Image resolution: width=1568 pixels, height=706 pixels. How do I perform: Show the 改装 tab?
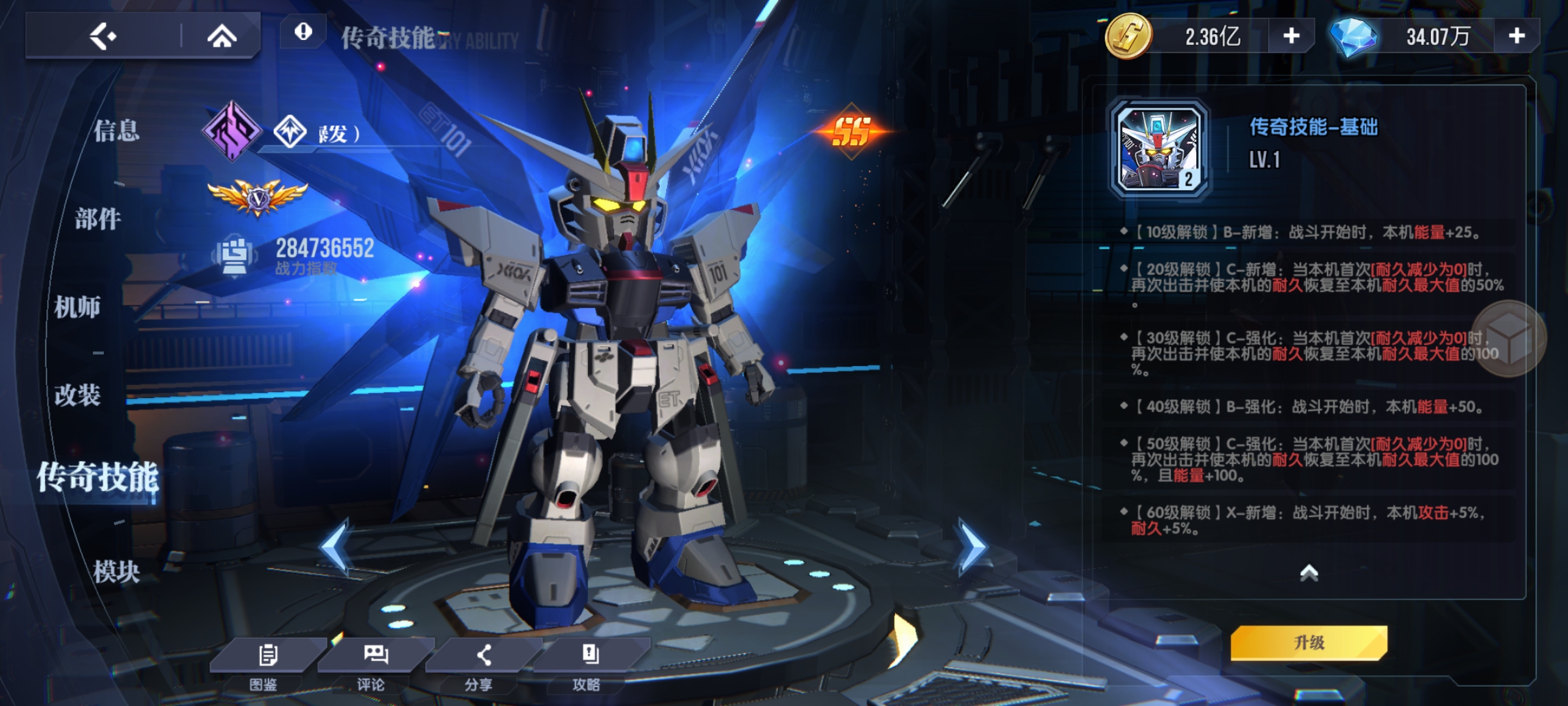[77, 395]
